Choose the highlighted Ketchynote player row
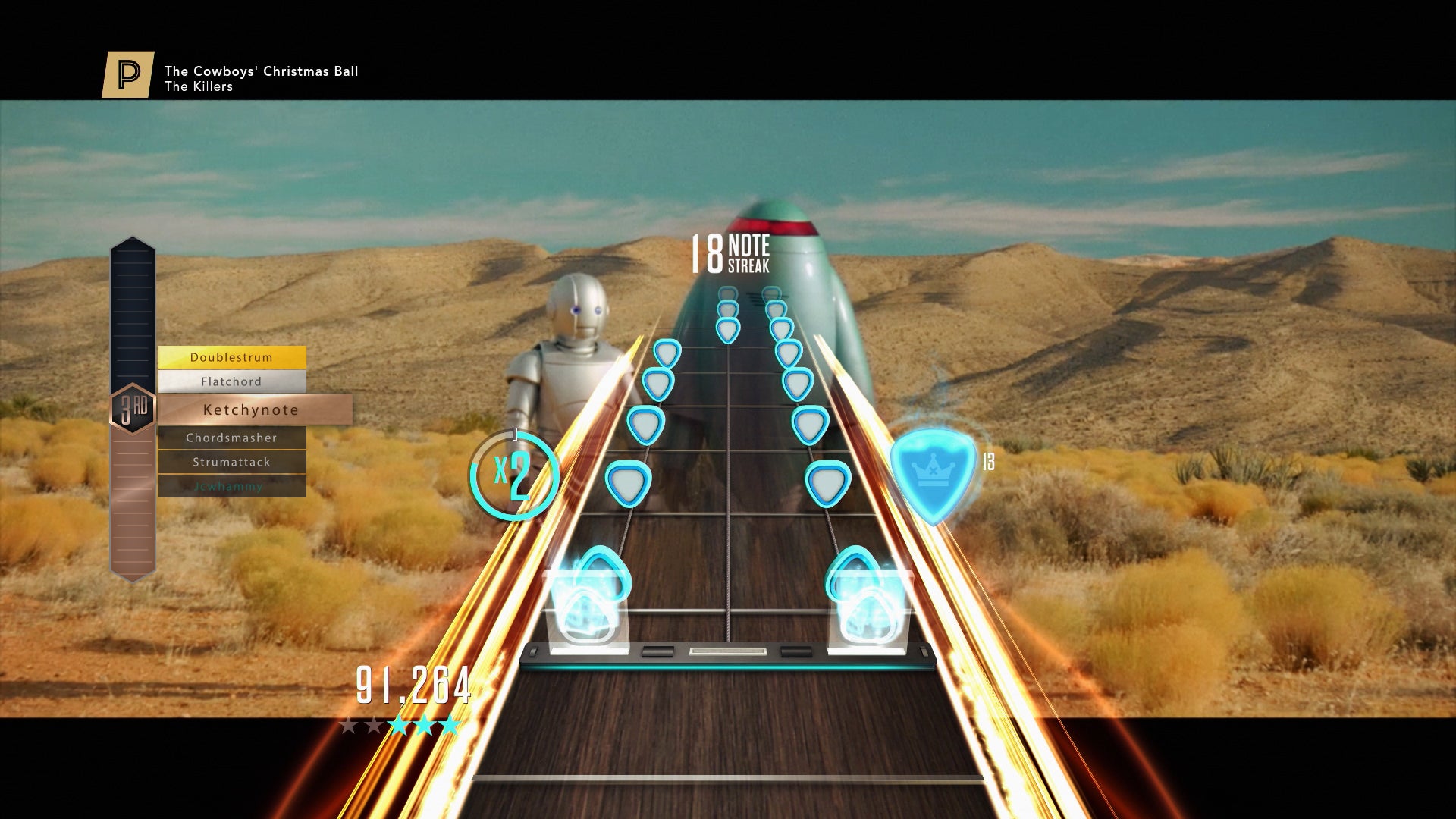The height and width of the screenshot is (819, 1456). [x=255, y=409]
